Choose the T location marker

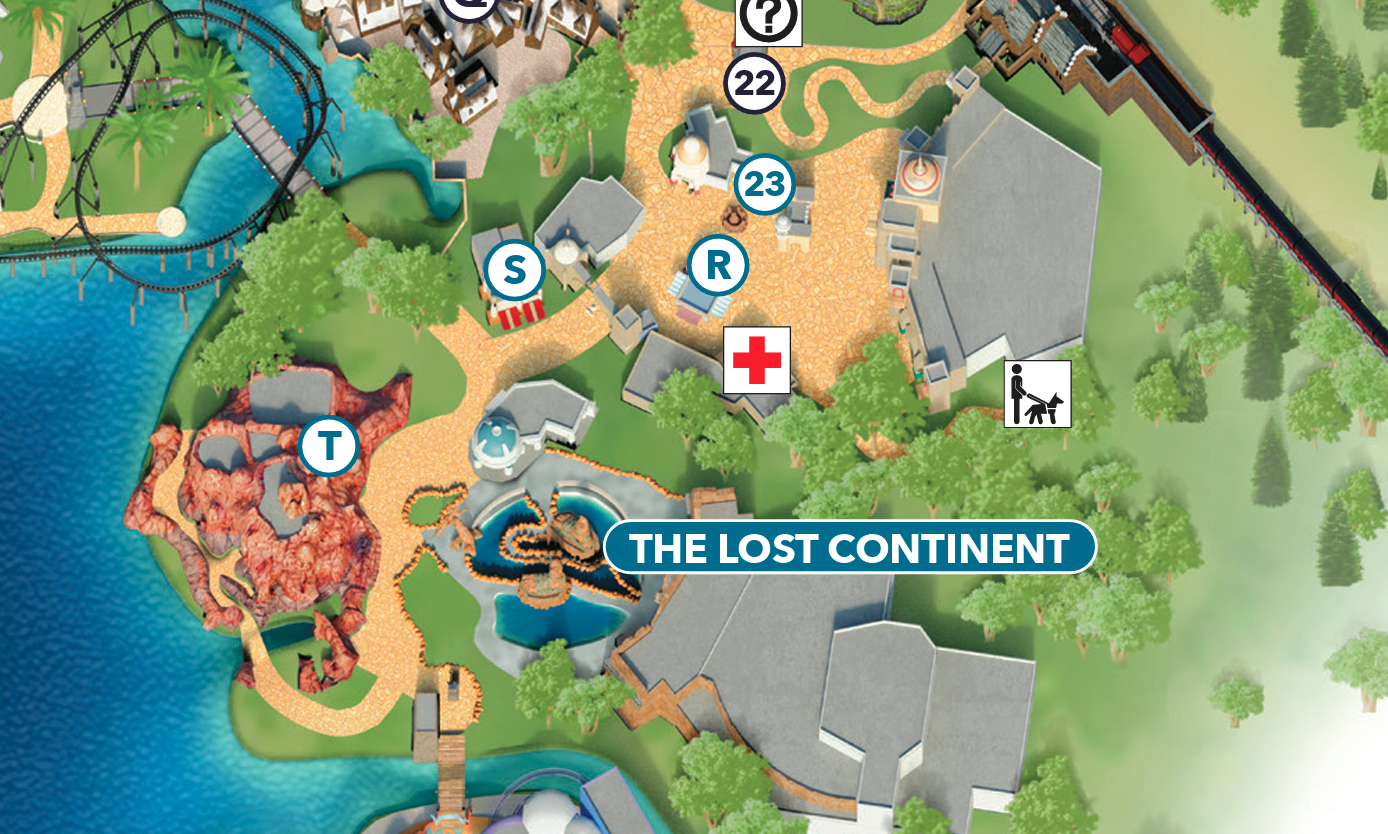coord(329,446)
